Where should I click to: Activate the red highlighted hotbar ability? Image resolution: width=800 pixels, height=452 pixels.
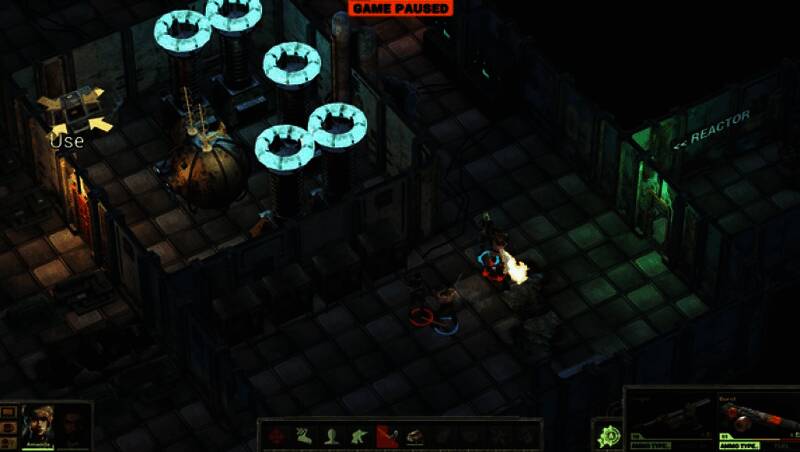[x=387, y=436]
